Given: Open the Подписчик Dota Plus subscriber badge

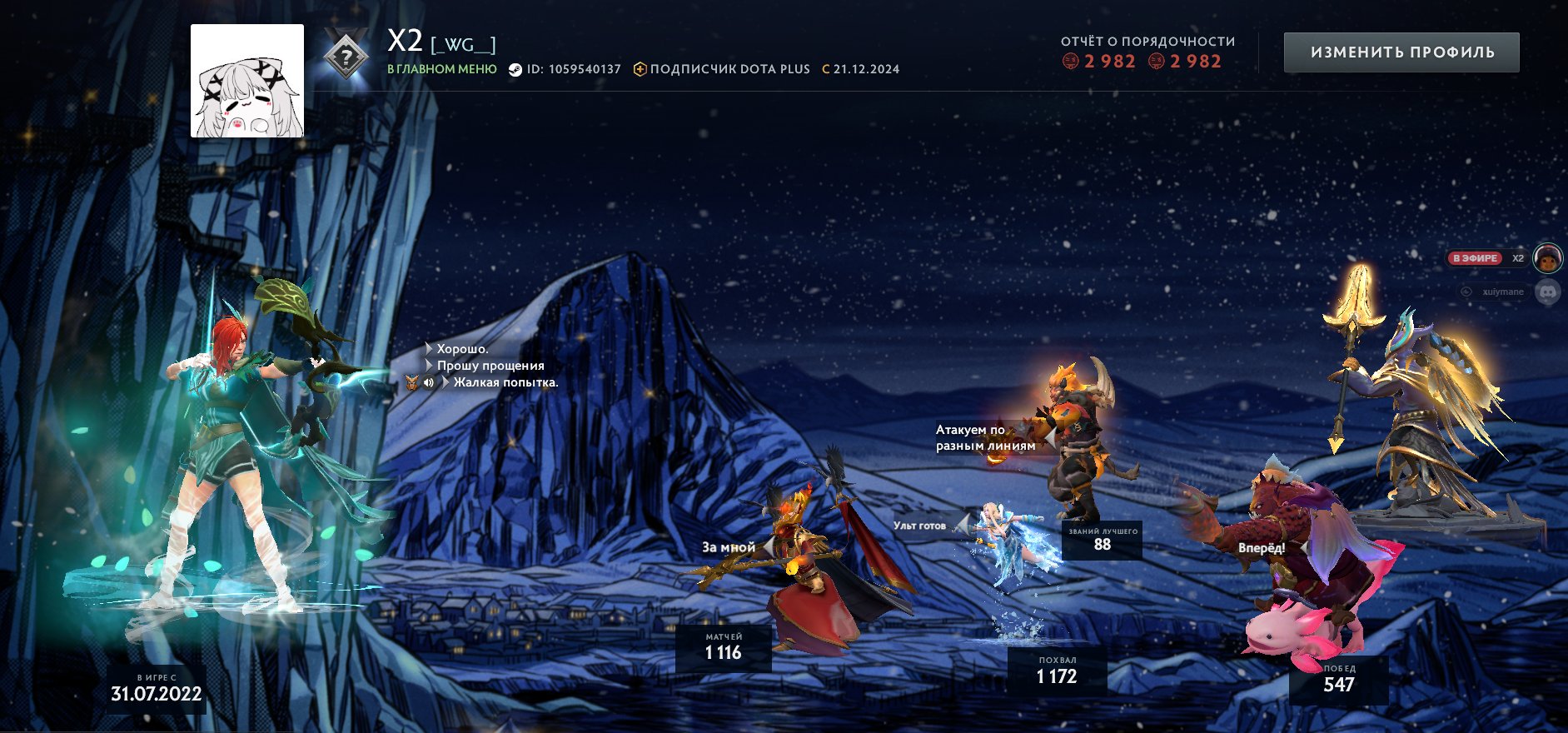Looking at the screenshot, I should pyautogui.click(x=721, y=69).
